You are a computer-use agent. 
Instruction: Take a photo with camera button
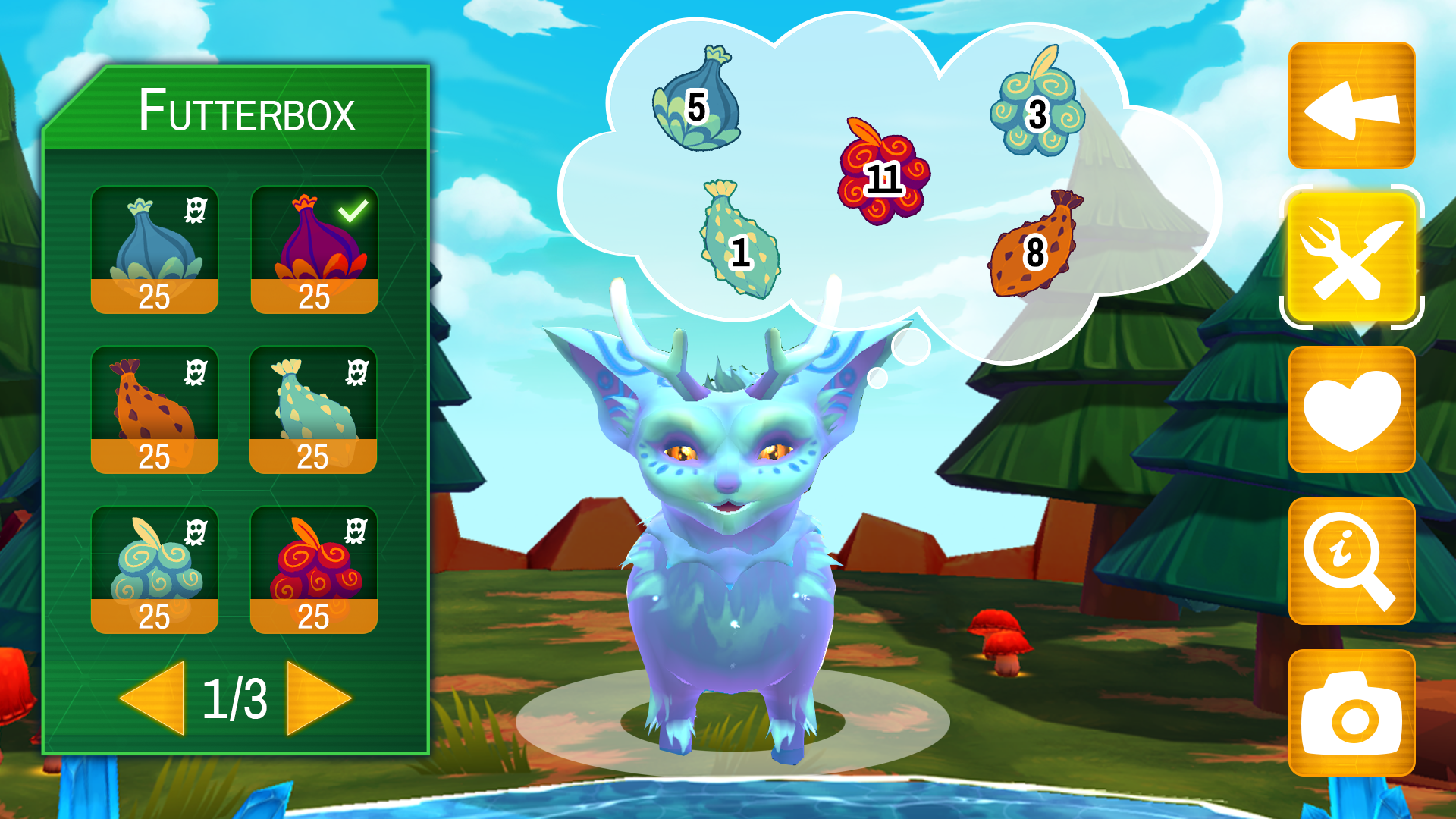[1351, 713]
